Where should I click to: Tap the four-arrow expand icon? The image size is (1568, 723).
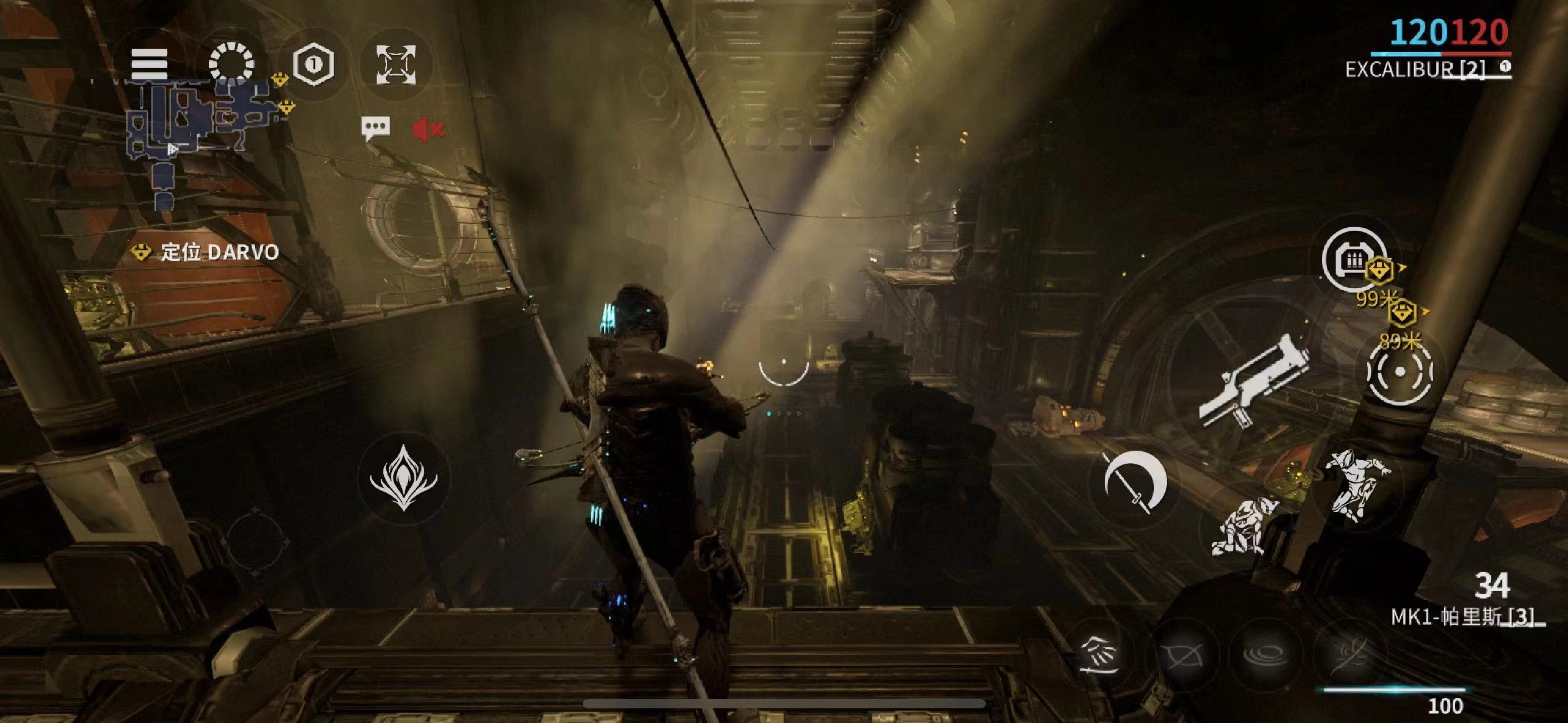tap(396, 64)
